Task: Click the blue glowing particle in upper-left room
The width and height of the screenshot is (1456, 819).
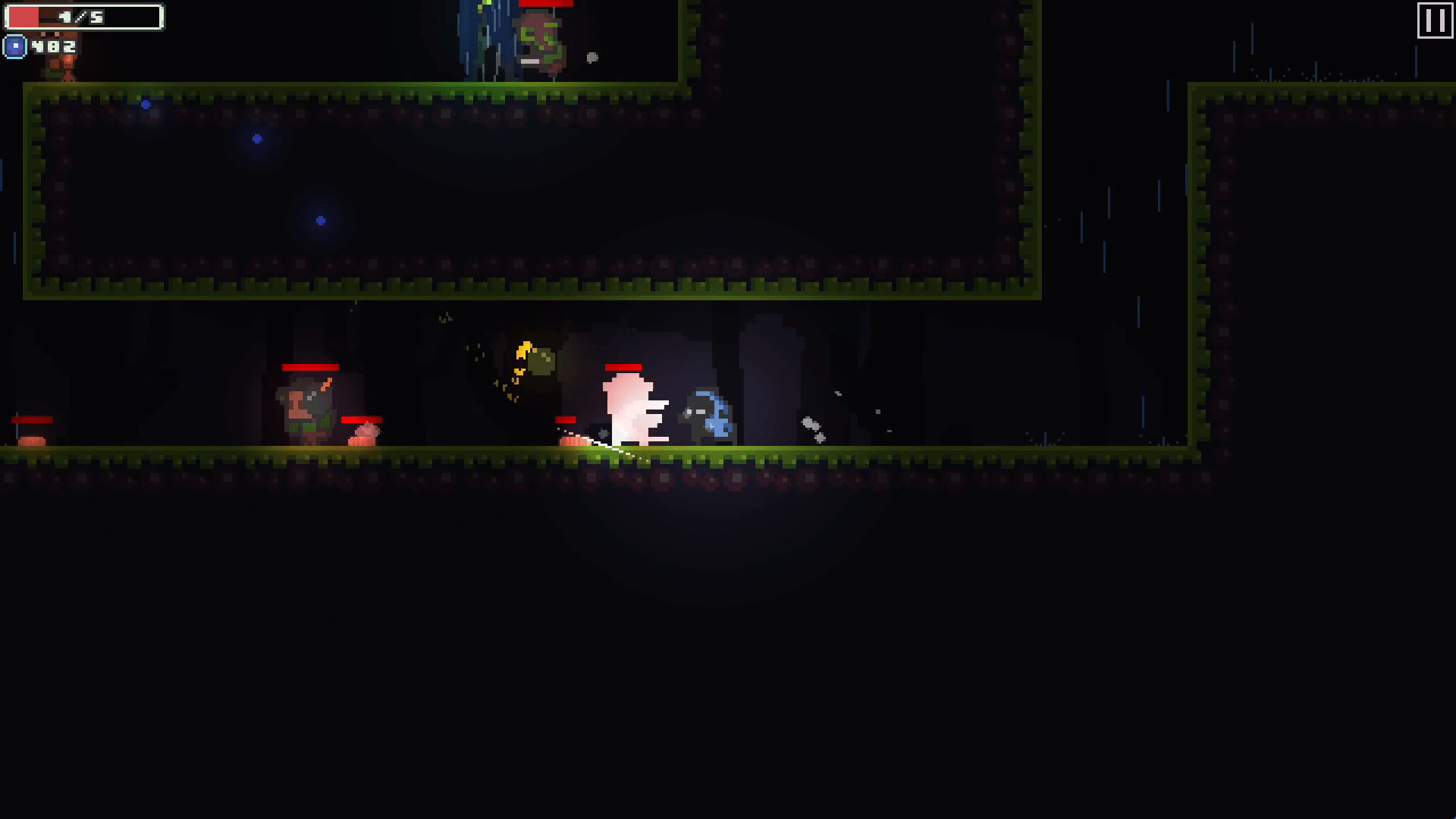Action: (x=256, y=138)
